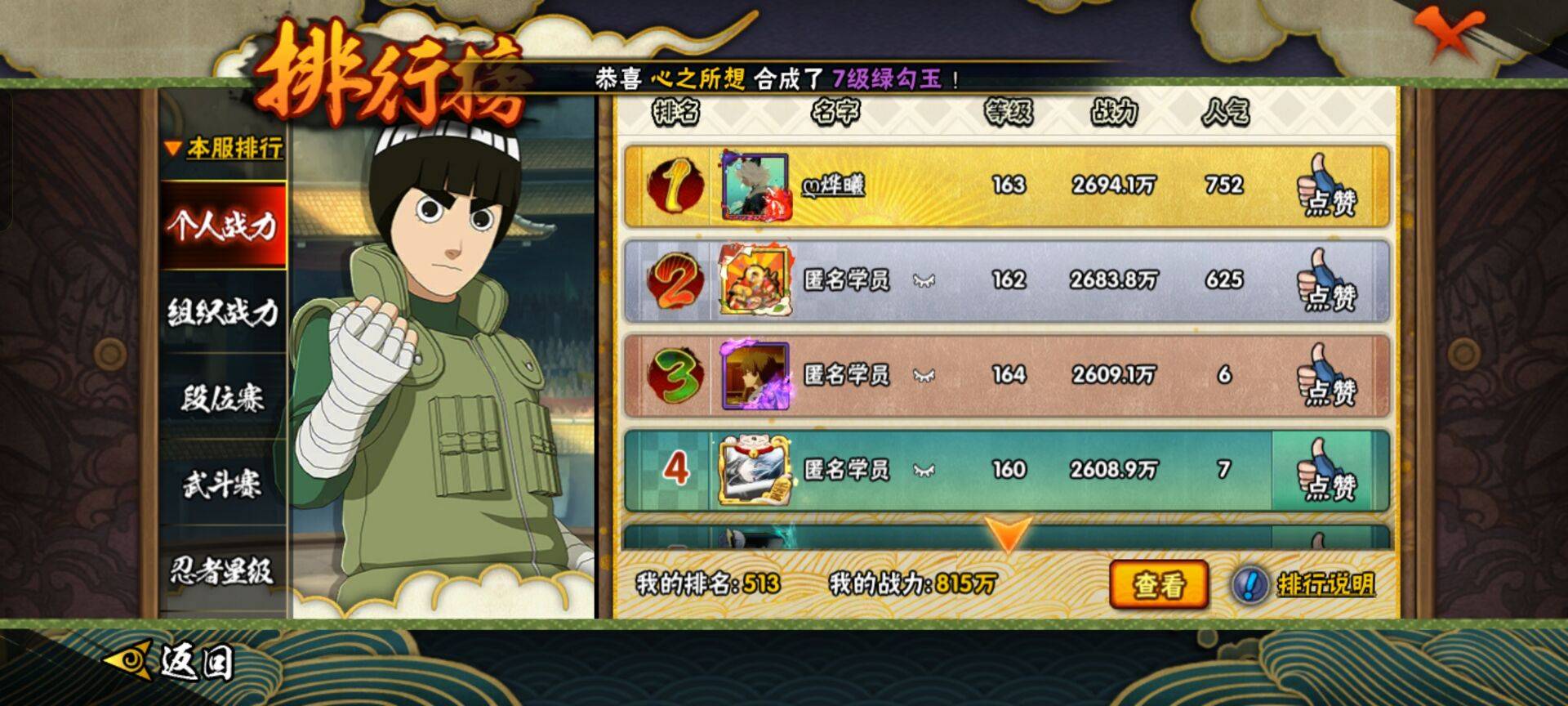Choose the 忍者星级 ranking tab

point(223,570)
